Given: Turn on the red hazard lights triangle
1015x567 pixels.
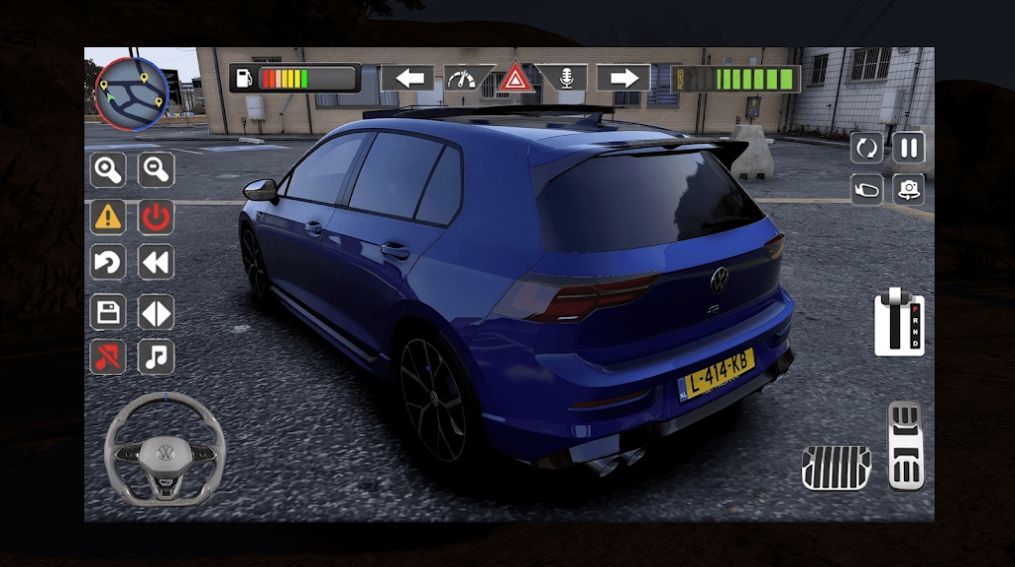Looking at the screenshot, I should tap(516, 78).
